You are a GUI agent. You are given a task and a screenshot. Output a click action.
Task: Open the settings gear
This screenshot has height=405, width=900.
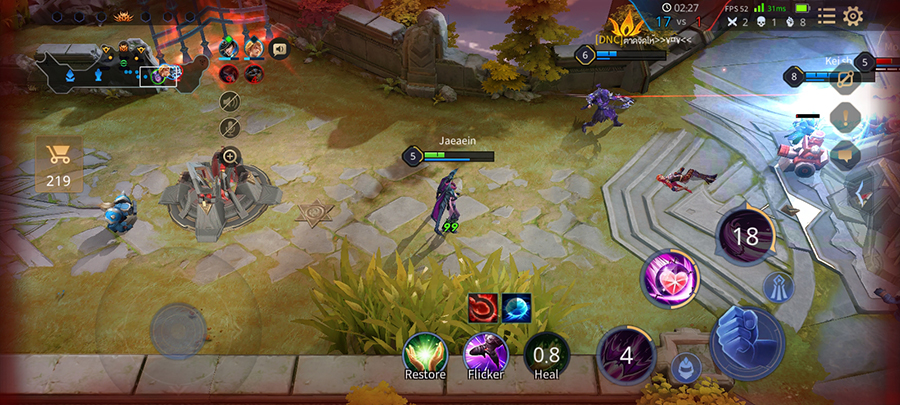click(853, 15)
